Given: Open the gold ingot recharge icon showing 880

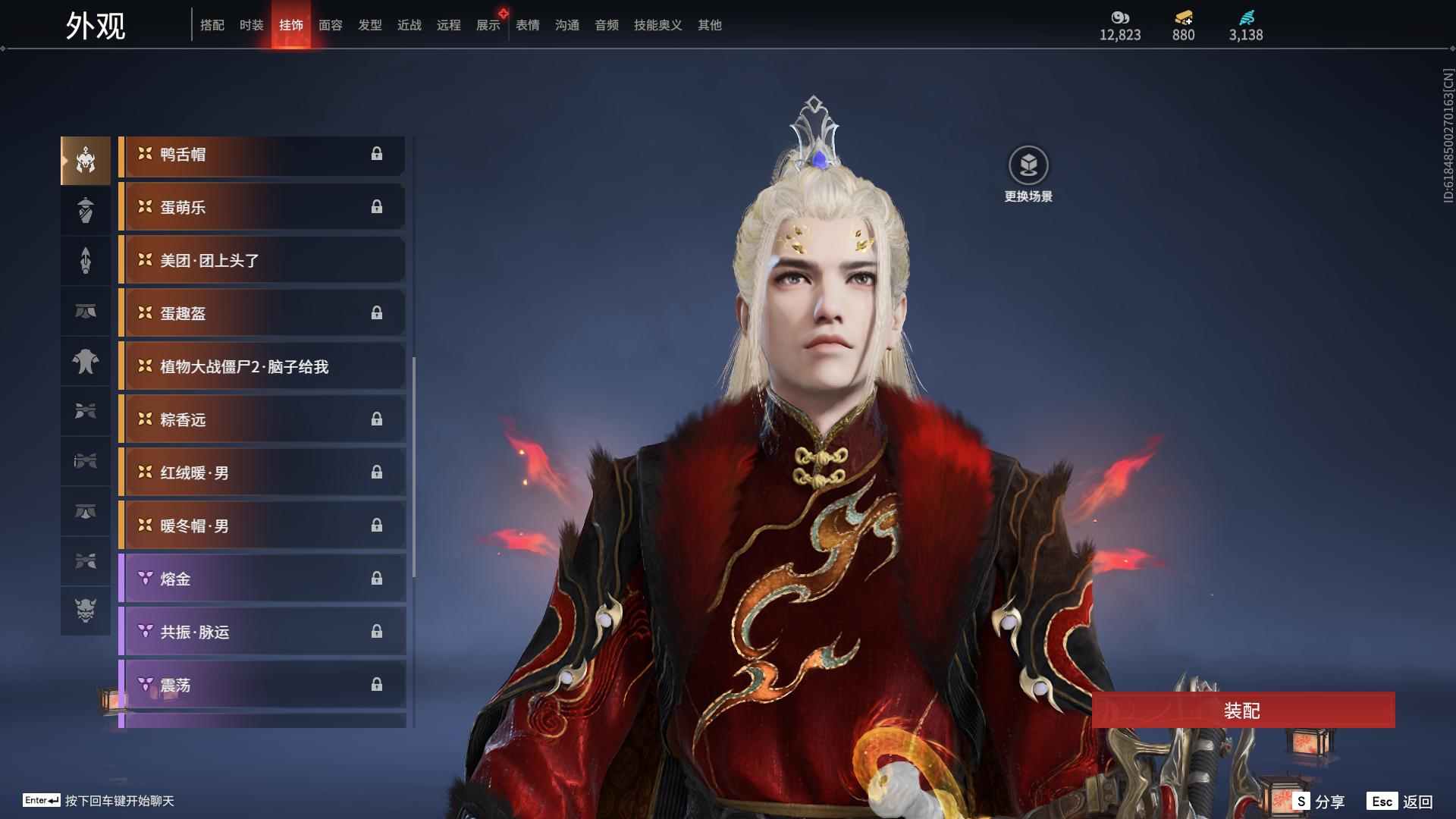Looking at the screenshot, I should point(1183,17).
